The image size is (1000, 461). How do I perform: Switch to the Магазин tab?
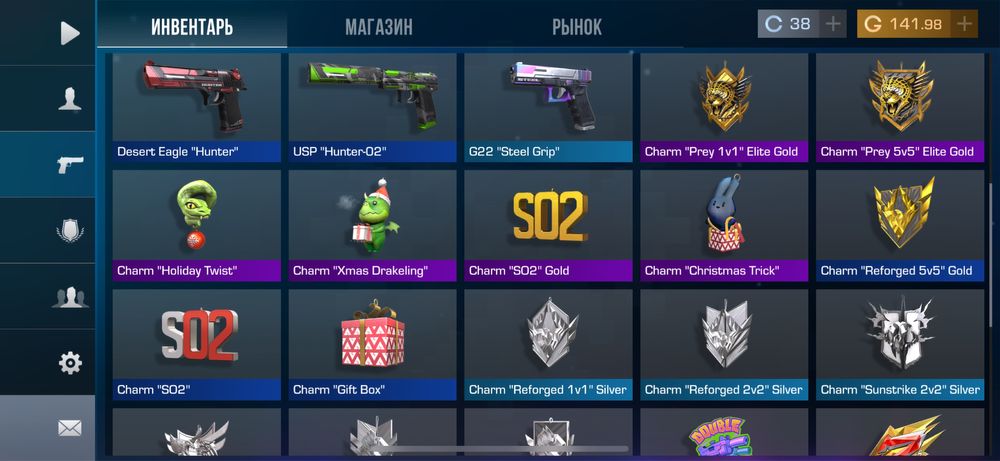click(x=378, y=27)
